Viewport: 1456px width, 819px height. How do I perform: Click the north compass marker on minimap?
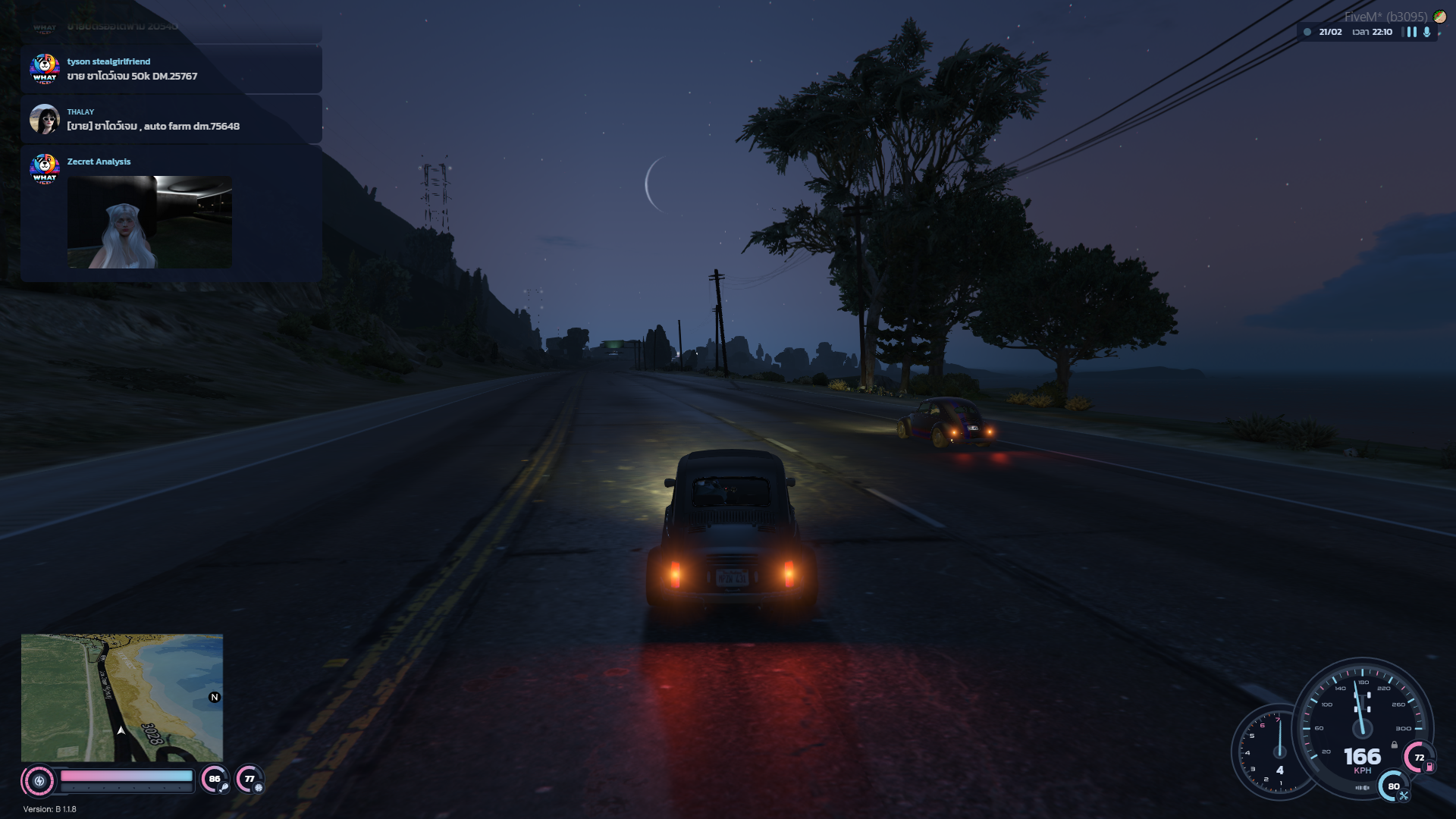tap(215, 698)
